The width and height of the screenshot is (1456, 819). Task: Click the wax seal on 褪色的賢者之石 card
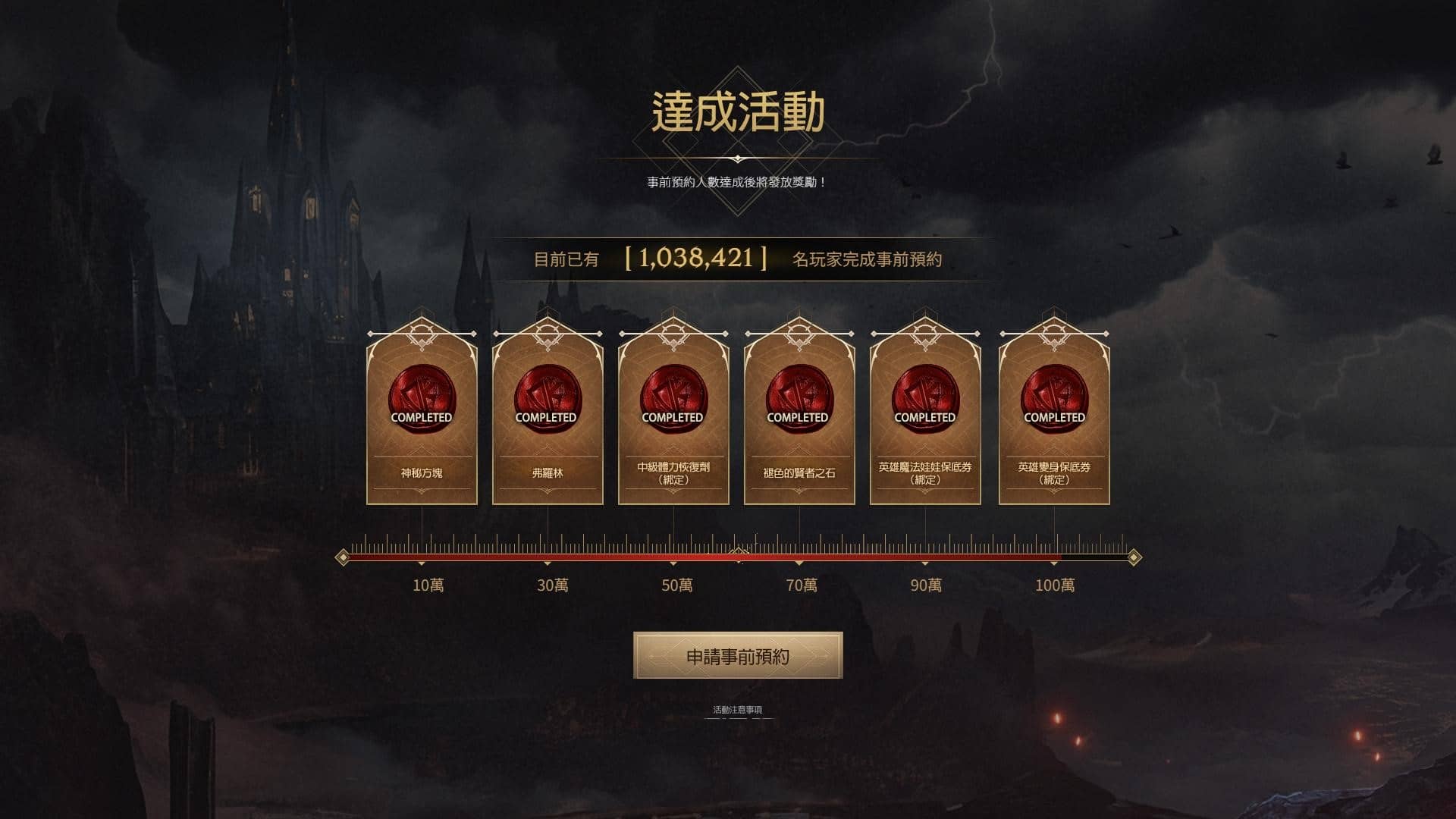point(799,398)
